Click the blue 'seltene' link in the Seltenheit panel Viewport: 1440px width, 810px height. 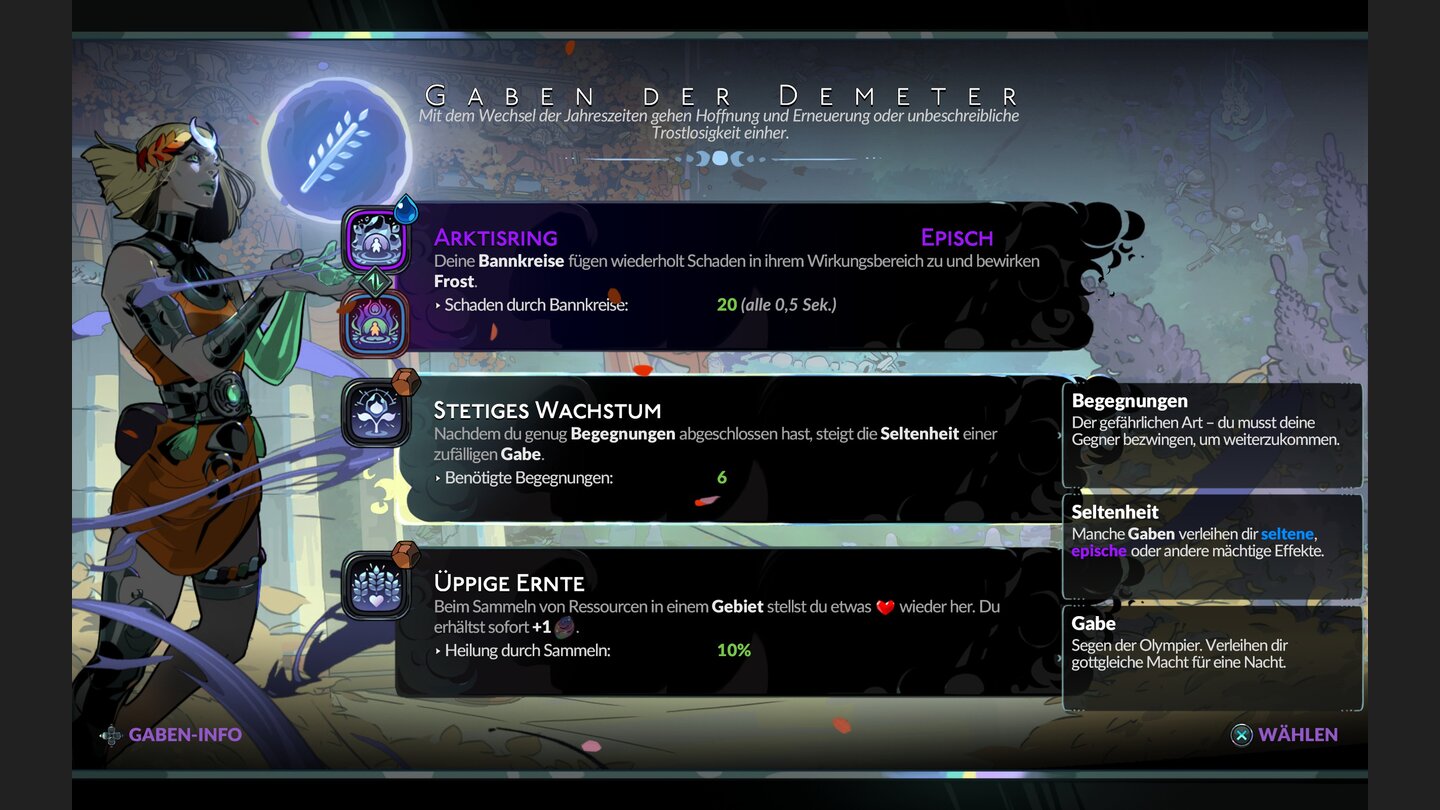click(1286, 533)
